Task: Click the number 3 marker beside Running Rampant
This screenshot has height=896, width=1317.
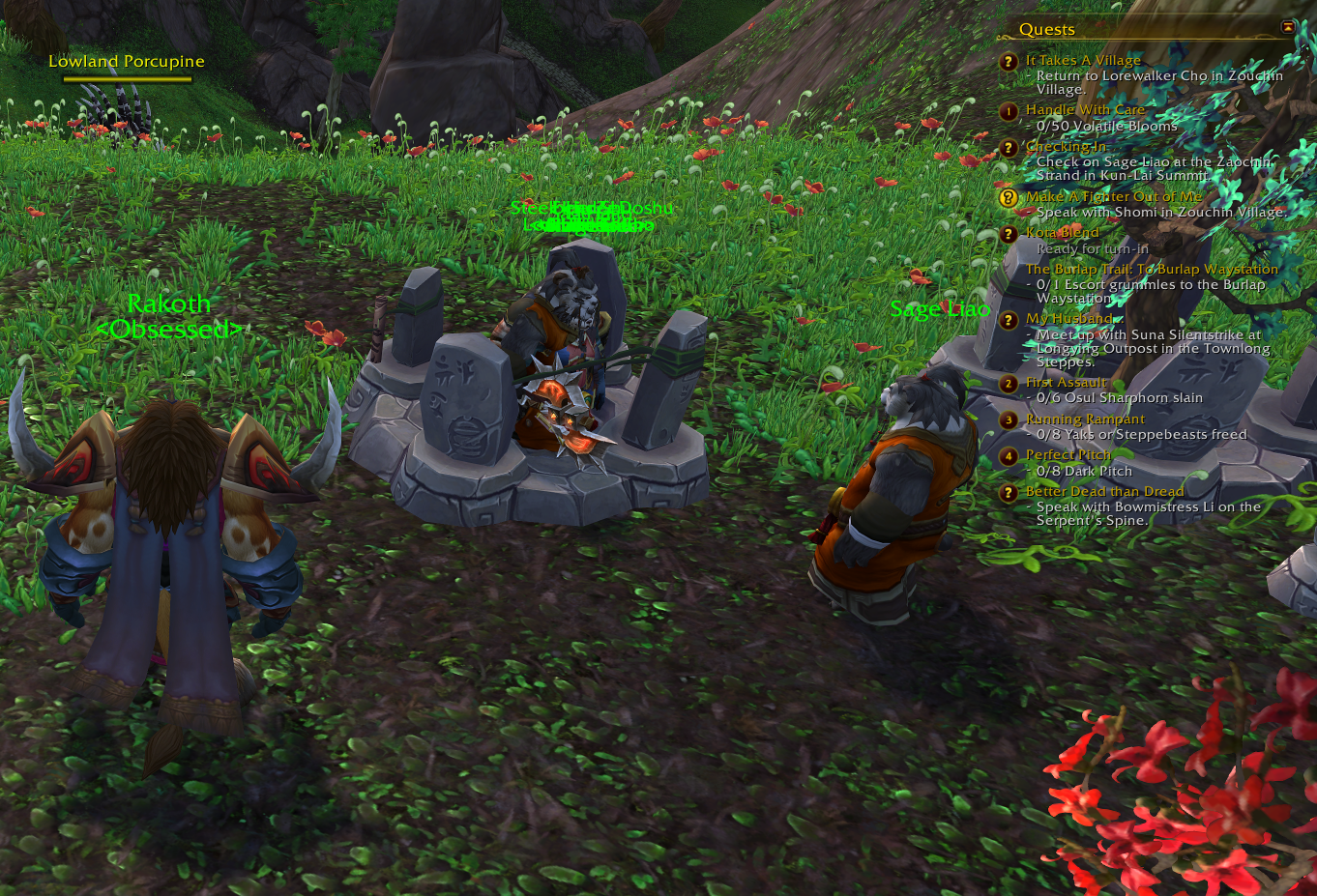Action: (x=1009, y=420)
